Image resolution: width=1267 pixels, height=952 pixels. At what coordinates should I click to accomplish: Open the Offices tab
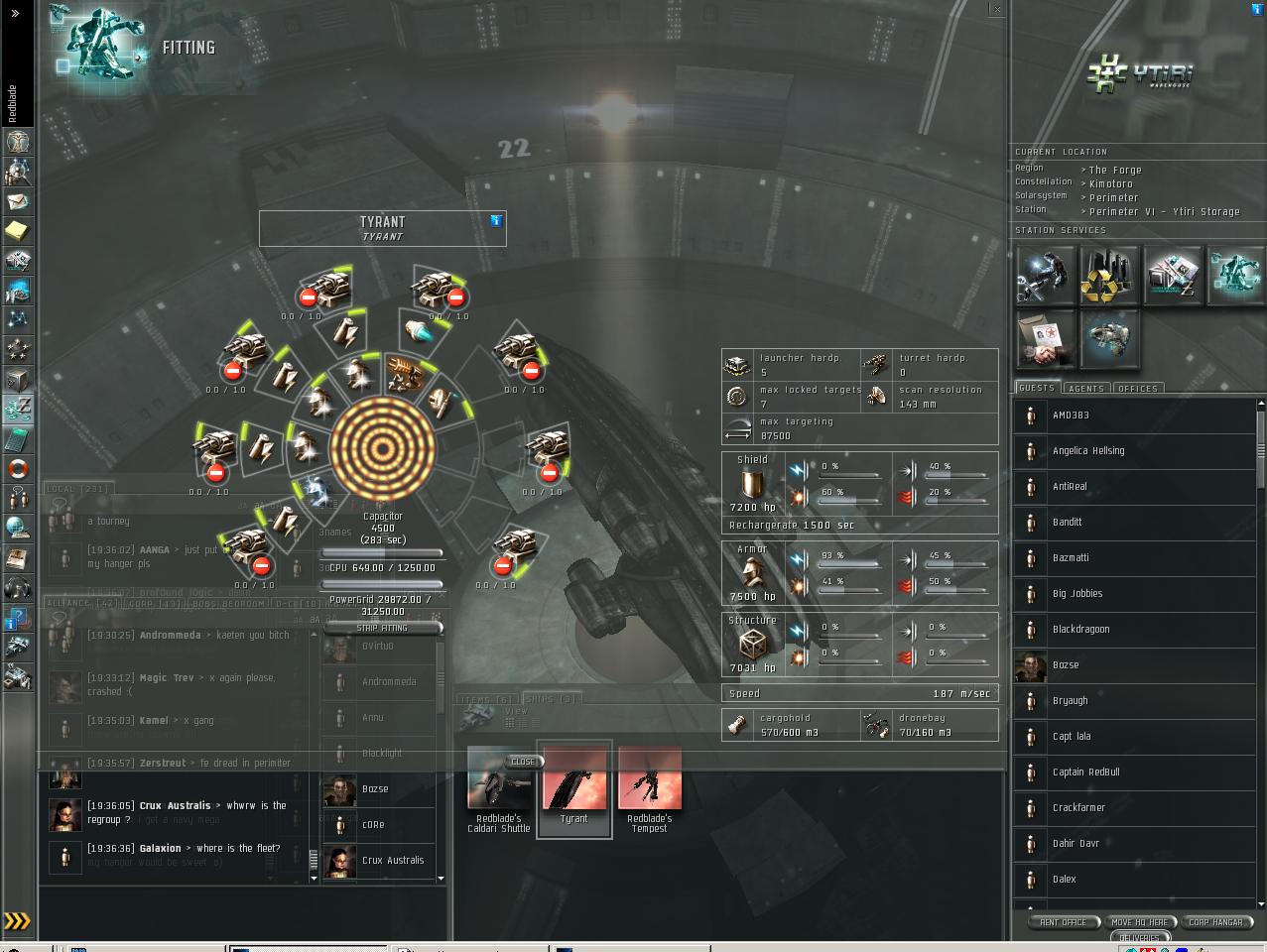coord(1137,389)
